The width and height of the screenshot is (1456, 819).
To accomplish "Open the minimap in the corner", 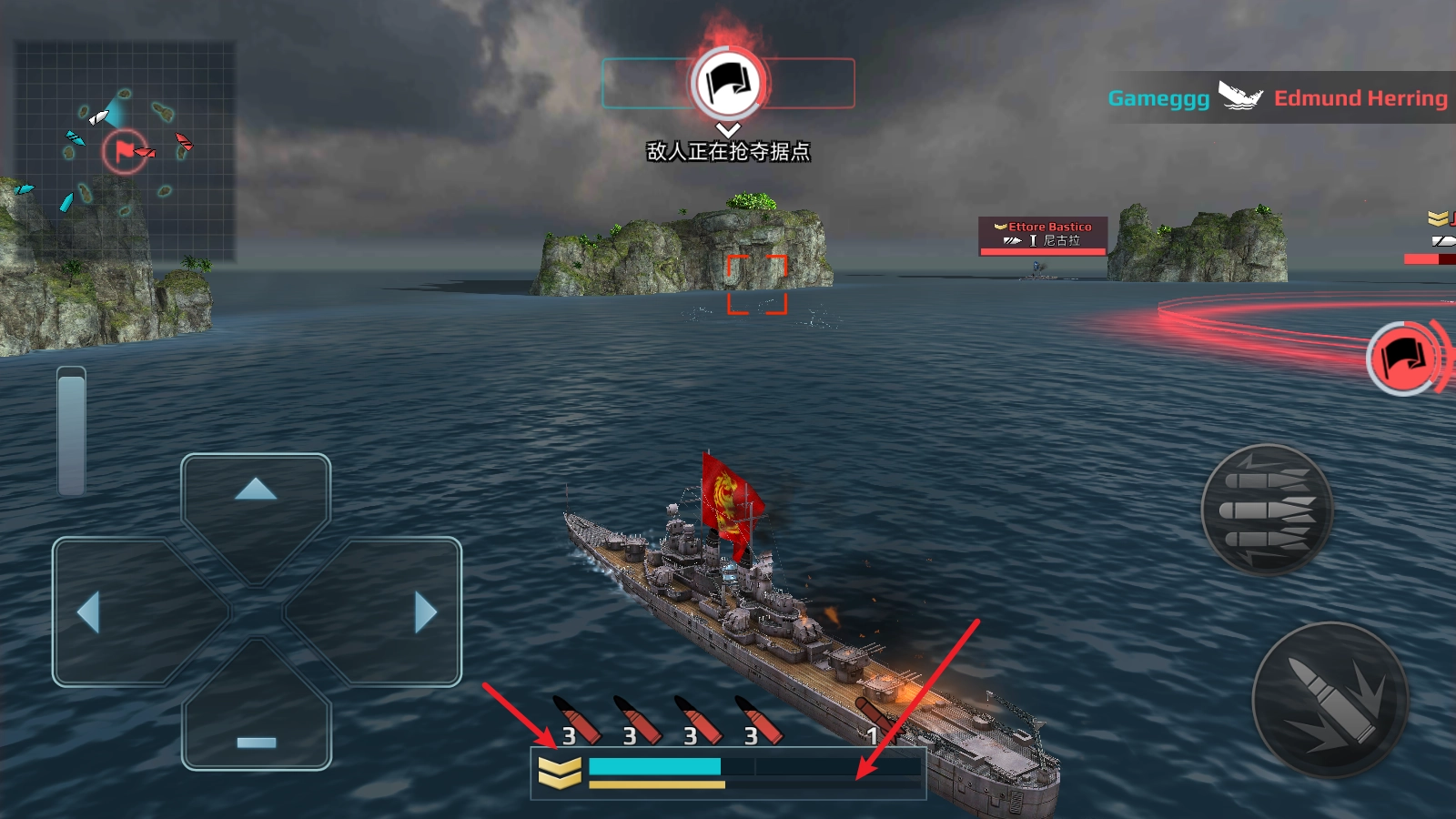I will (x=125, y=150).
